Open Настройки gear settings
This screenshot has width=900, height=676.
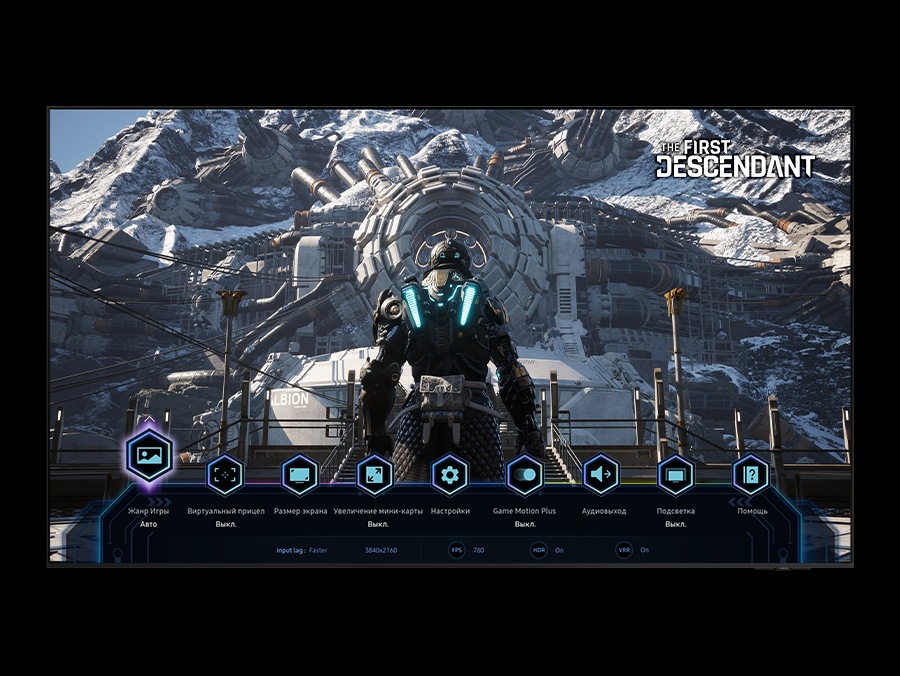450,474
